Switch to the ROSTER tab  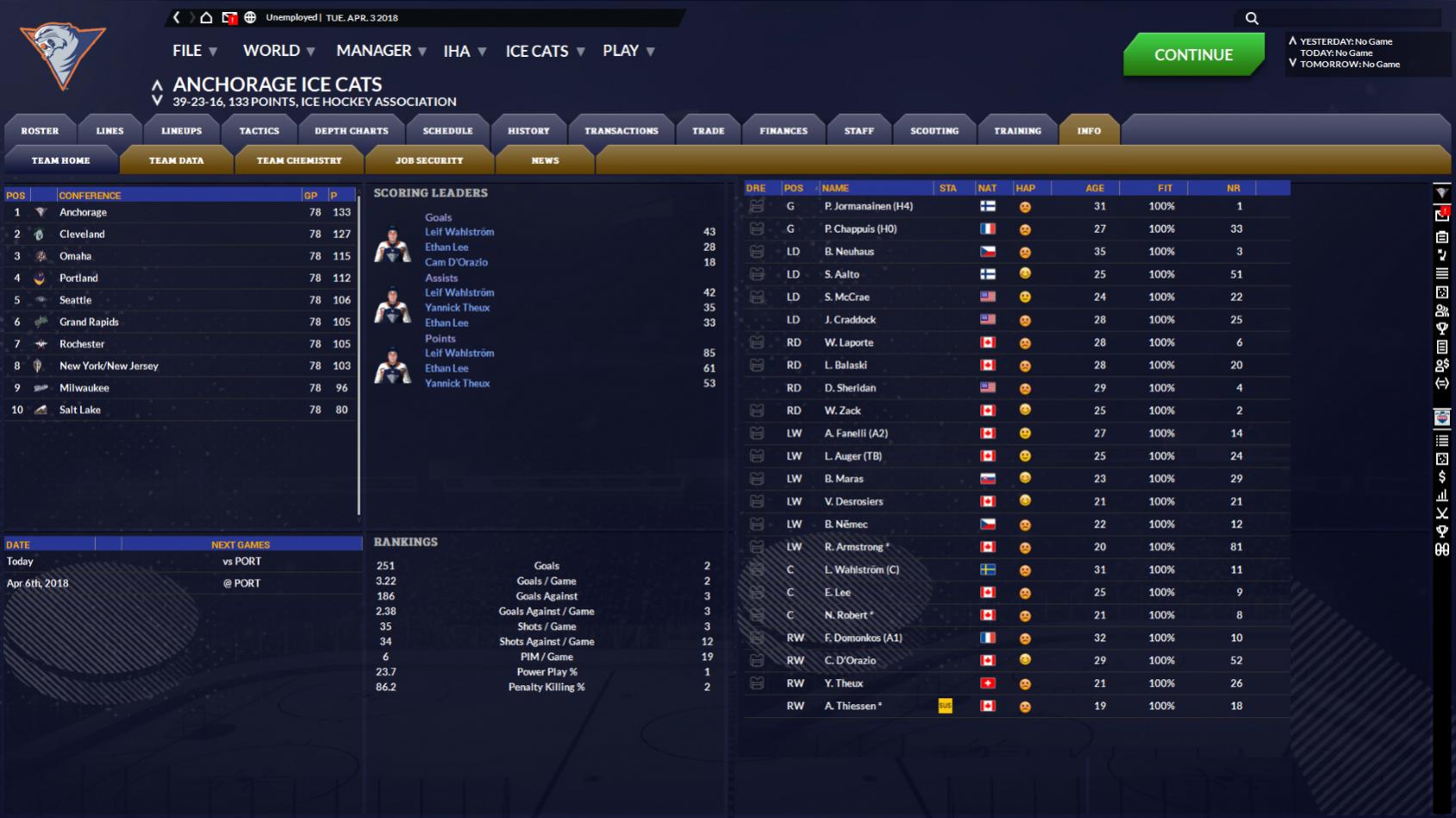(x=40, y=131)
